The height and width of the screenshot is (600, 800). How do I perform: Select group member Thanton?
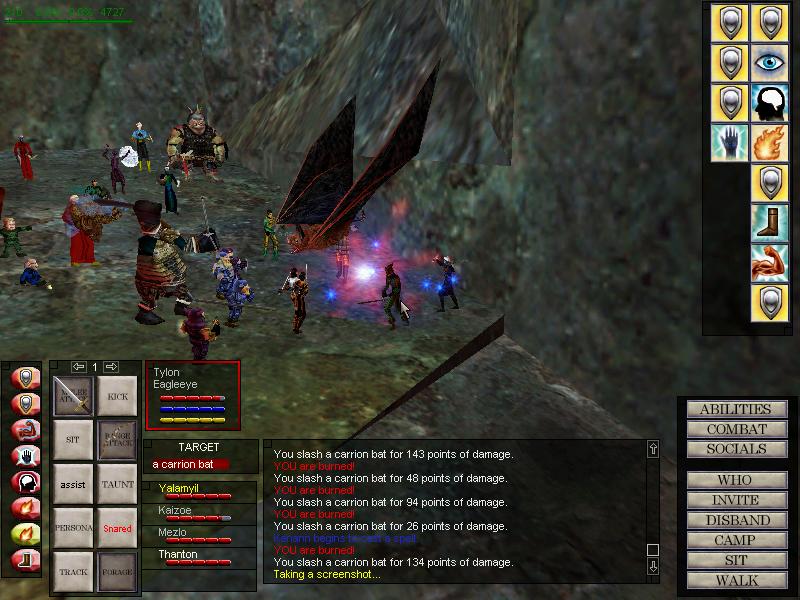point(178,554)
